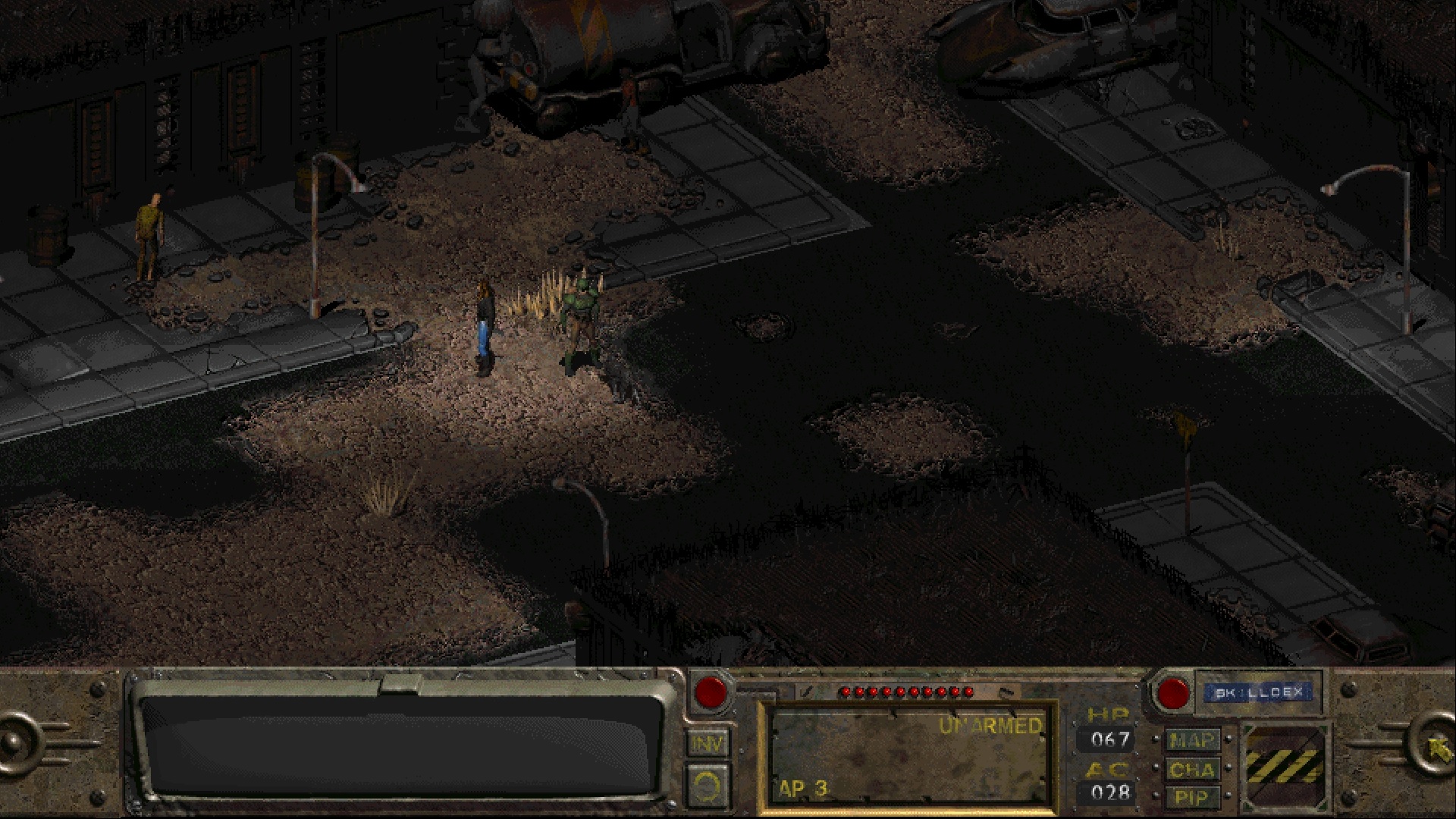Open the Skilldex with its red button
This screenshot has width=1456, height=819.
coord(1172,693)
